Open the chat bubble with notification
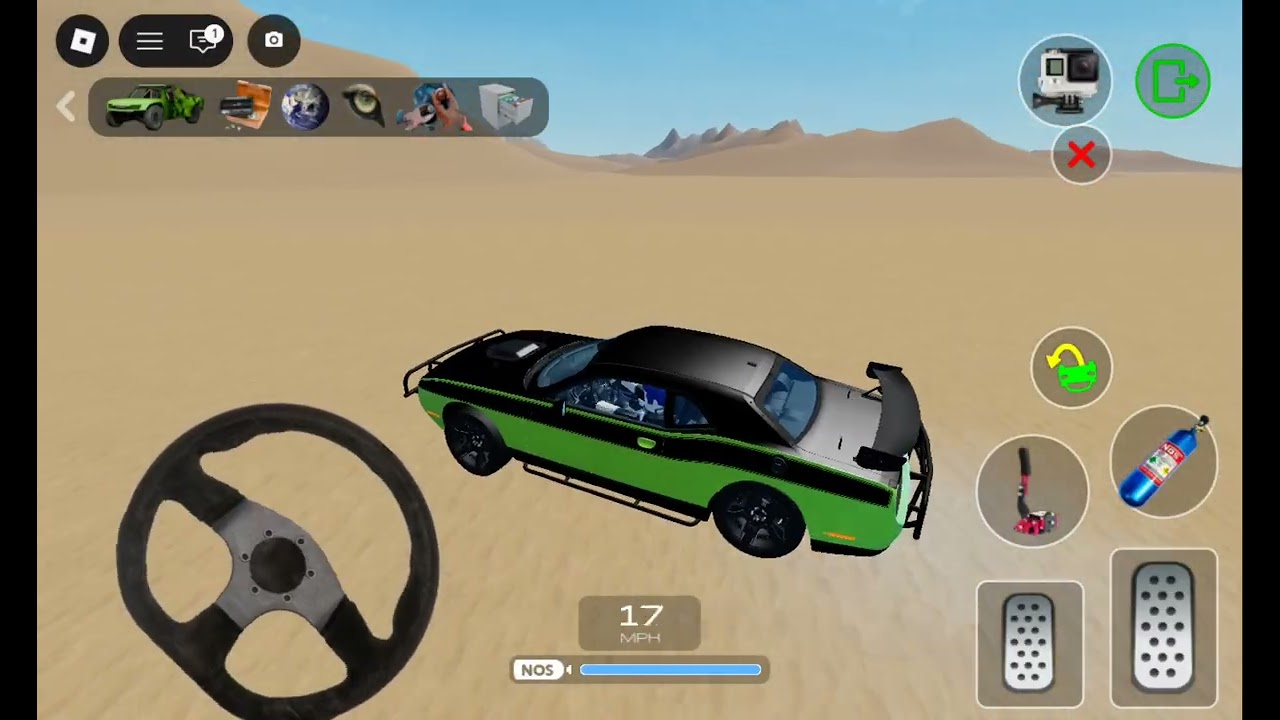The width and height of the screenshot is (1280, 720). coord(204,41)
